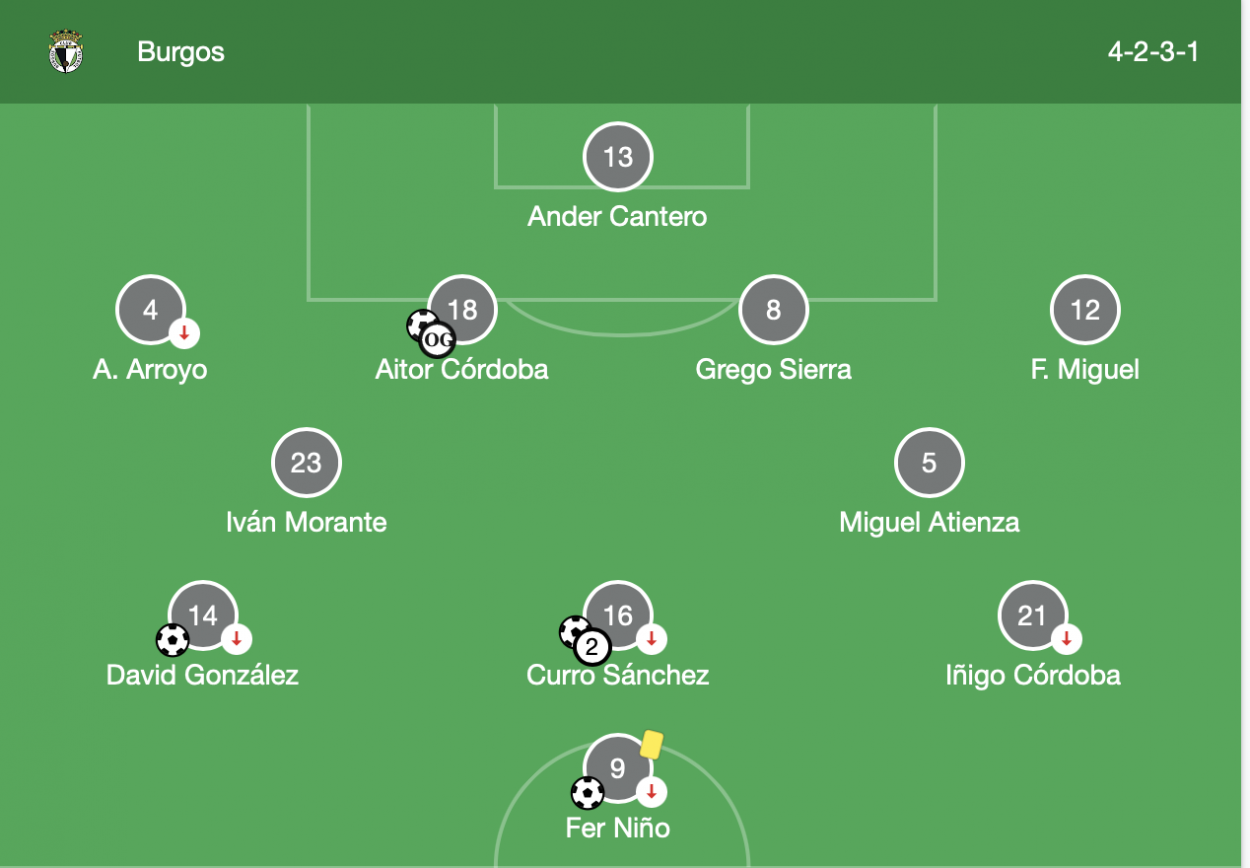
Task: Select goalkeeper Ander Cantero, number 13
Action: [x=618, y=157]
